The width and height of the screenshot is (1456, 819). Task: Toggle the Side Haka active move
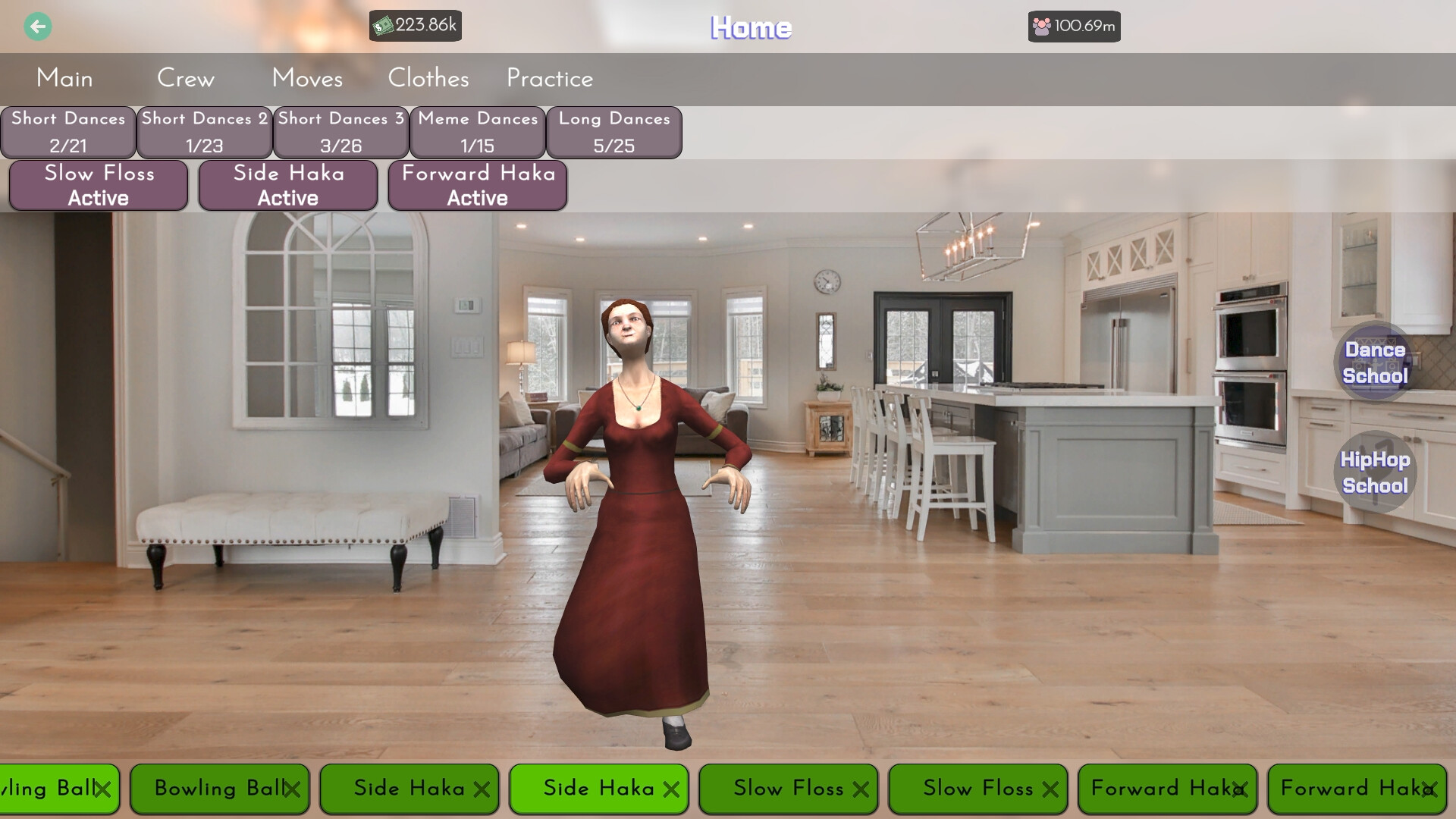[x=288, y=185]
